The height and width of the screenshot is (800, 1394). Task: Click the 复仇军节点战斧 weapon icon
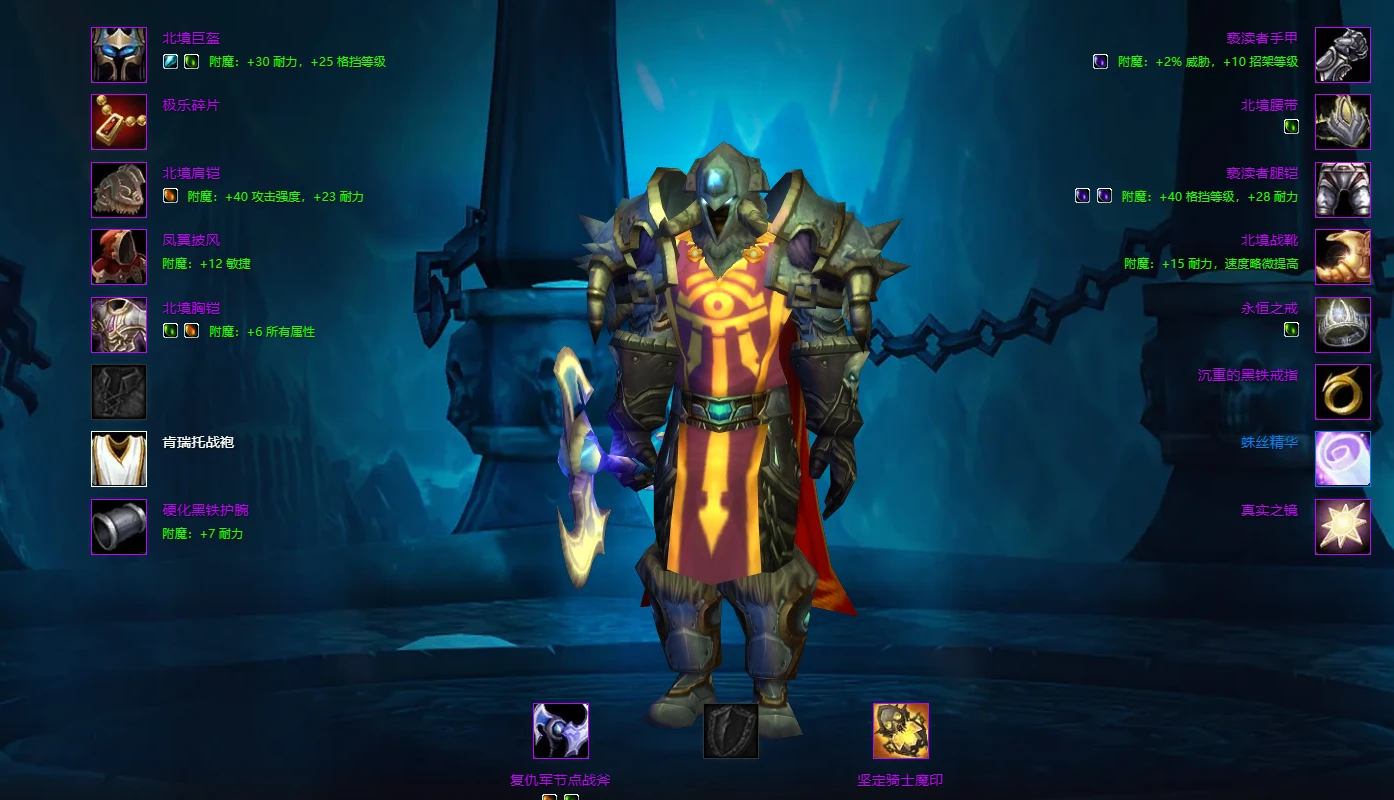(x=560, y=731)
